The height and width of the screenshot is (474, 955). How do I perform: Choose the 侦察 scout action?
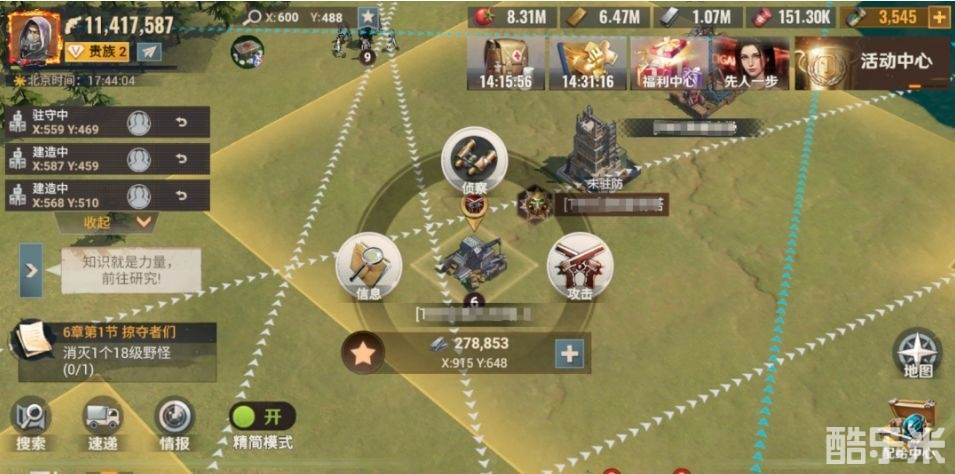pos(475,161)
